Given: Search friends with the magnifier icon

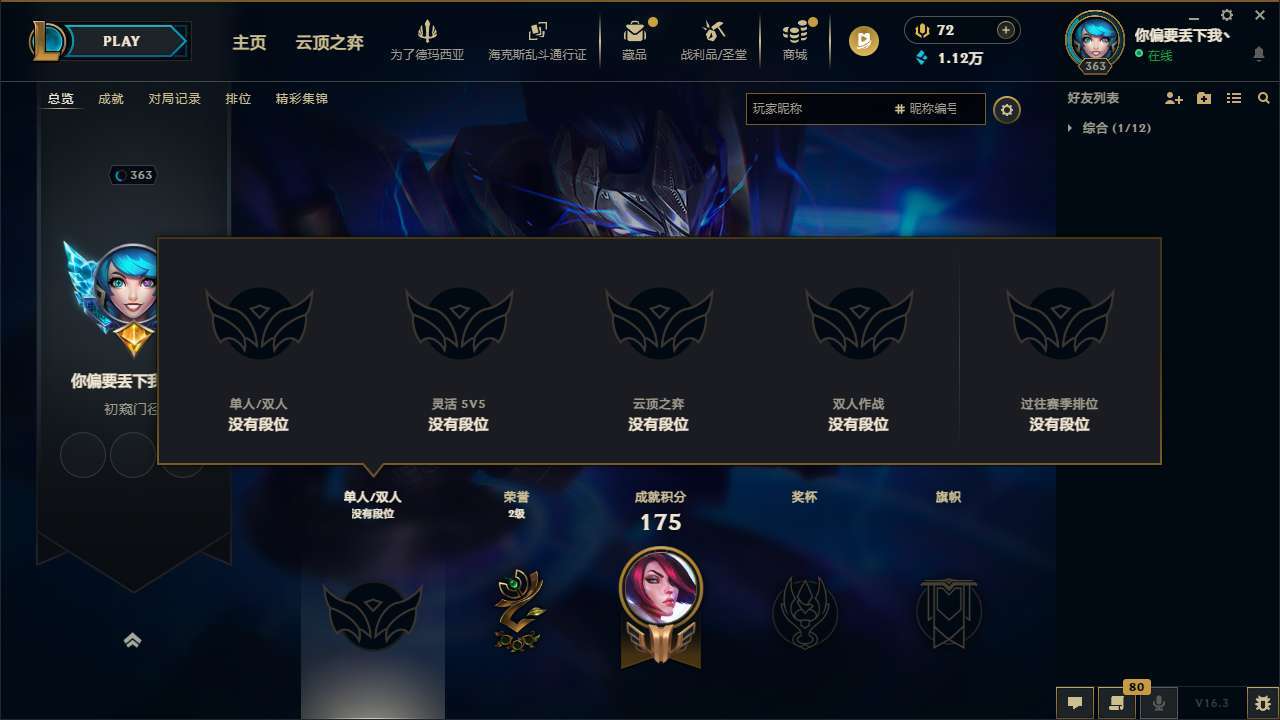Looking at the screenshot, I should pyautogui.click(x=1263, y=97).
